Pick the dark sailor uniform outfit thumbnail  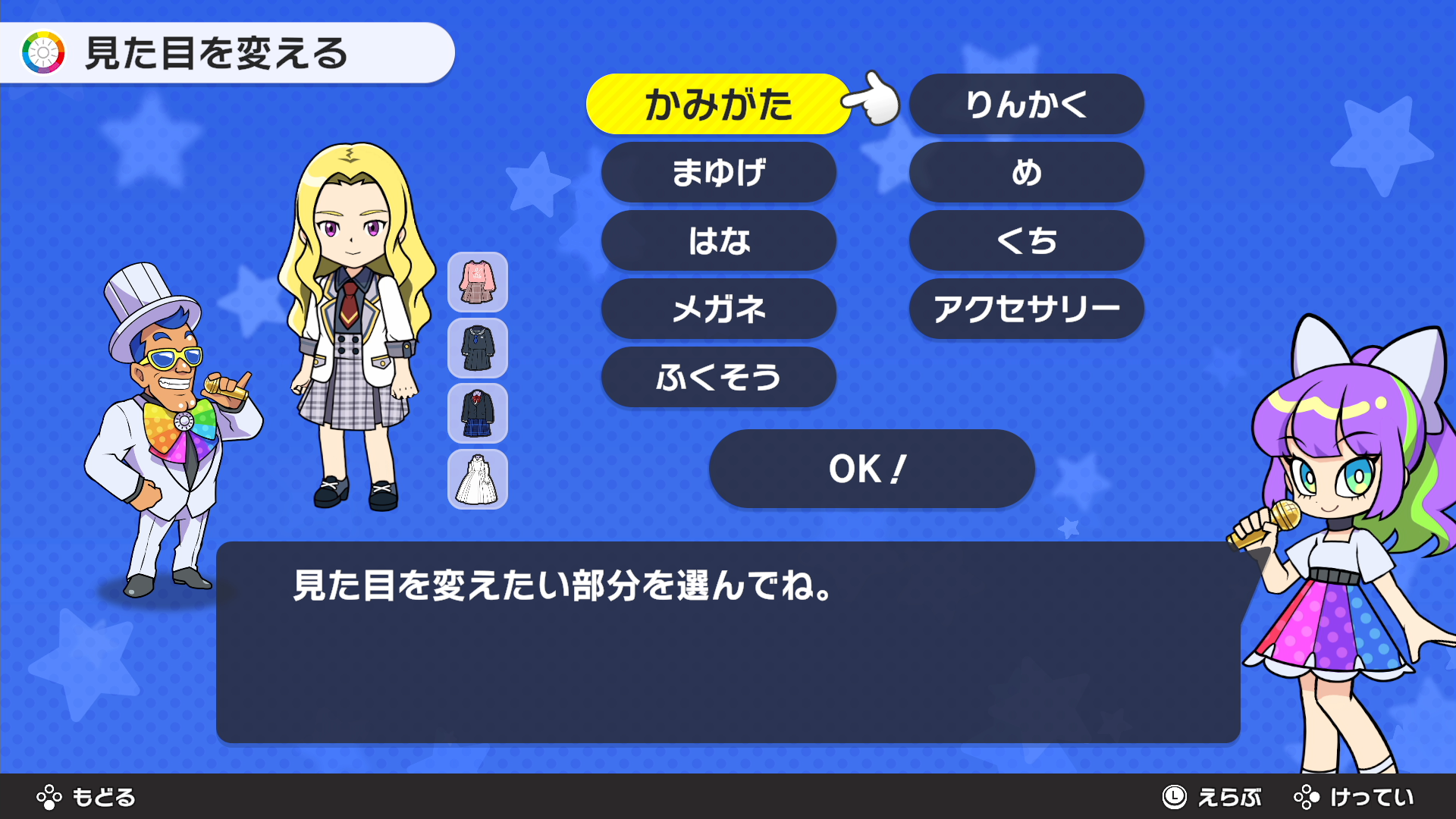[x=477, y=348]
